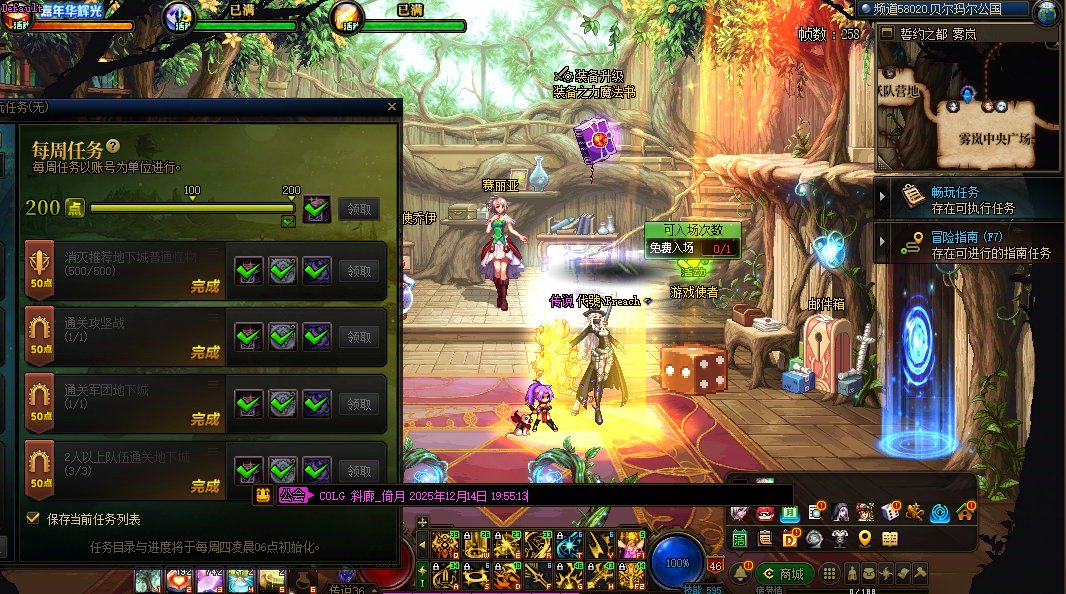1066x594 pixels.
Task: Open the white dice event icon
Action: point(888,512)
